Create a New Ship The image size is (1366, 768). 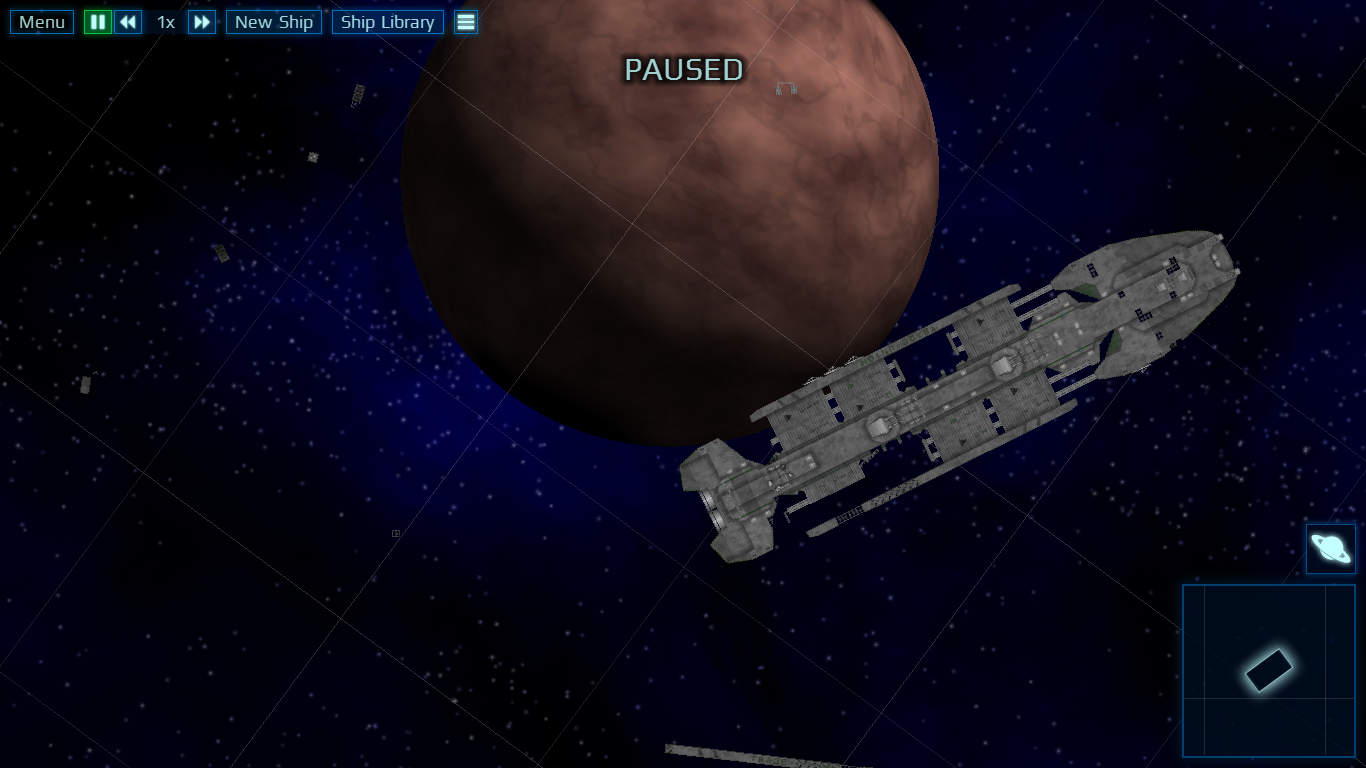point(274,22)
